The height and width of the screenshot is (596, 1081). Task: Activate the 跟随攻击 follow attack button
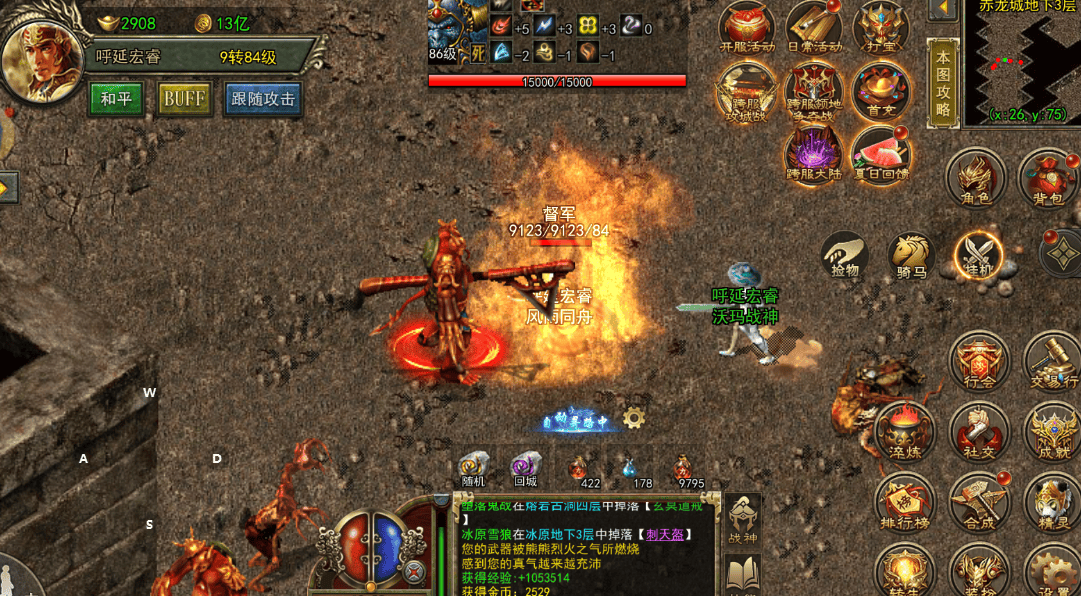tap(263, 98)
